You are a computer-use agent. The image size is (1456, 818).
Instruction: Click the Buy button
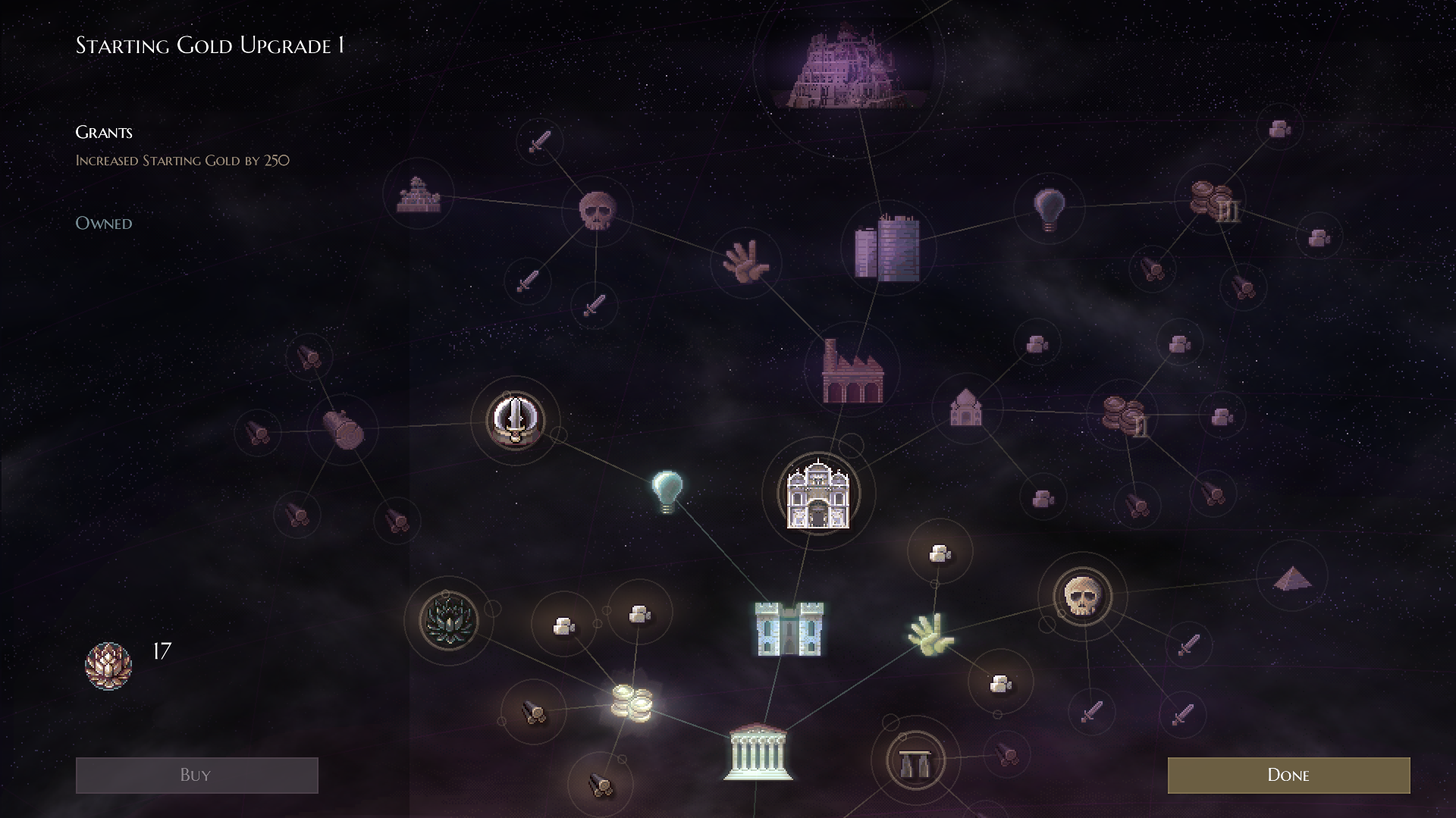[196, 774]
